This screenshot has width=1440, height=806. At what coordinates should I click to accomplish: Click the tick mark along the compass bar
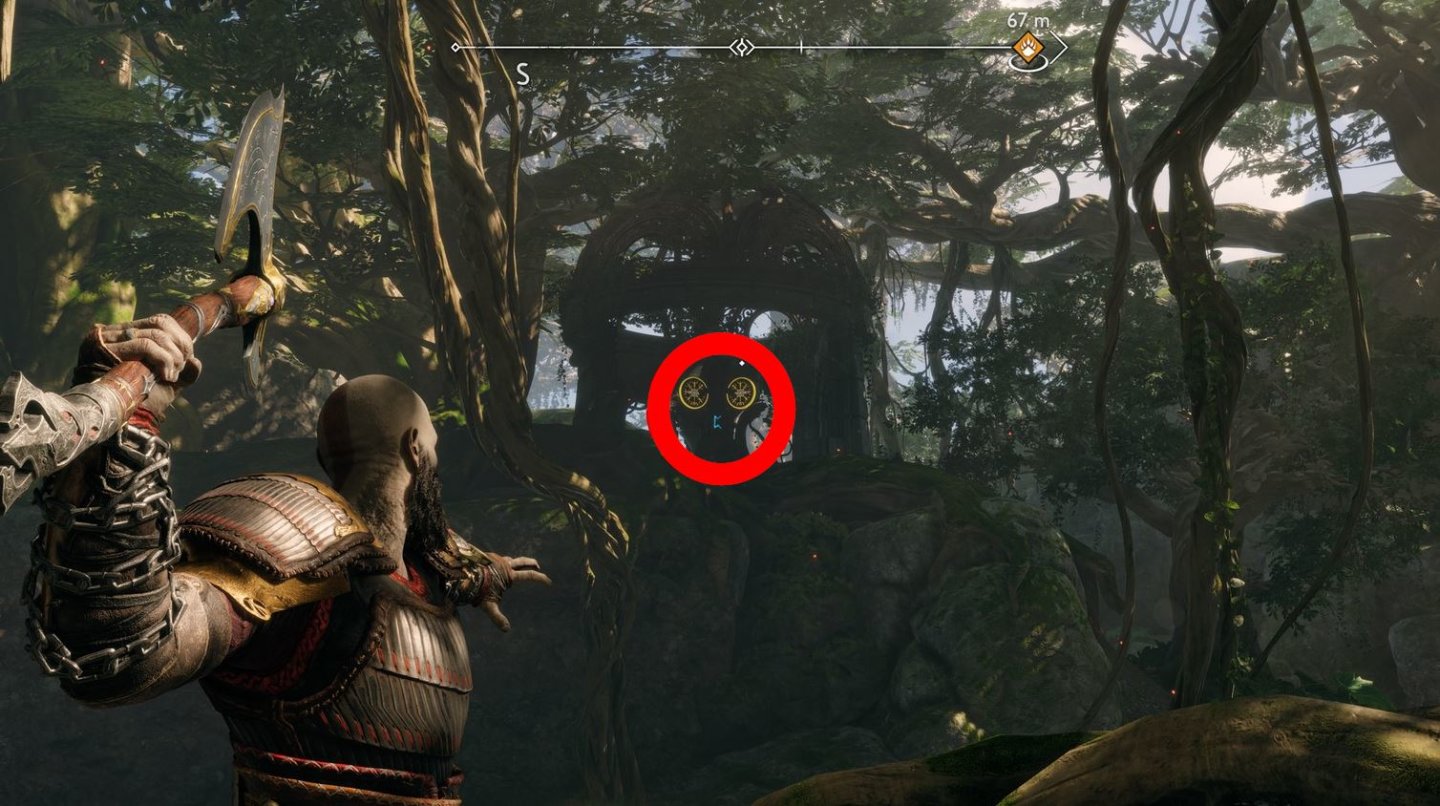(x=800, y=45)
